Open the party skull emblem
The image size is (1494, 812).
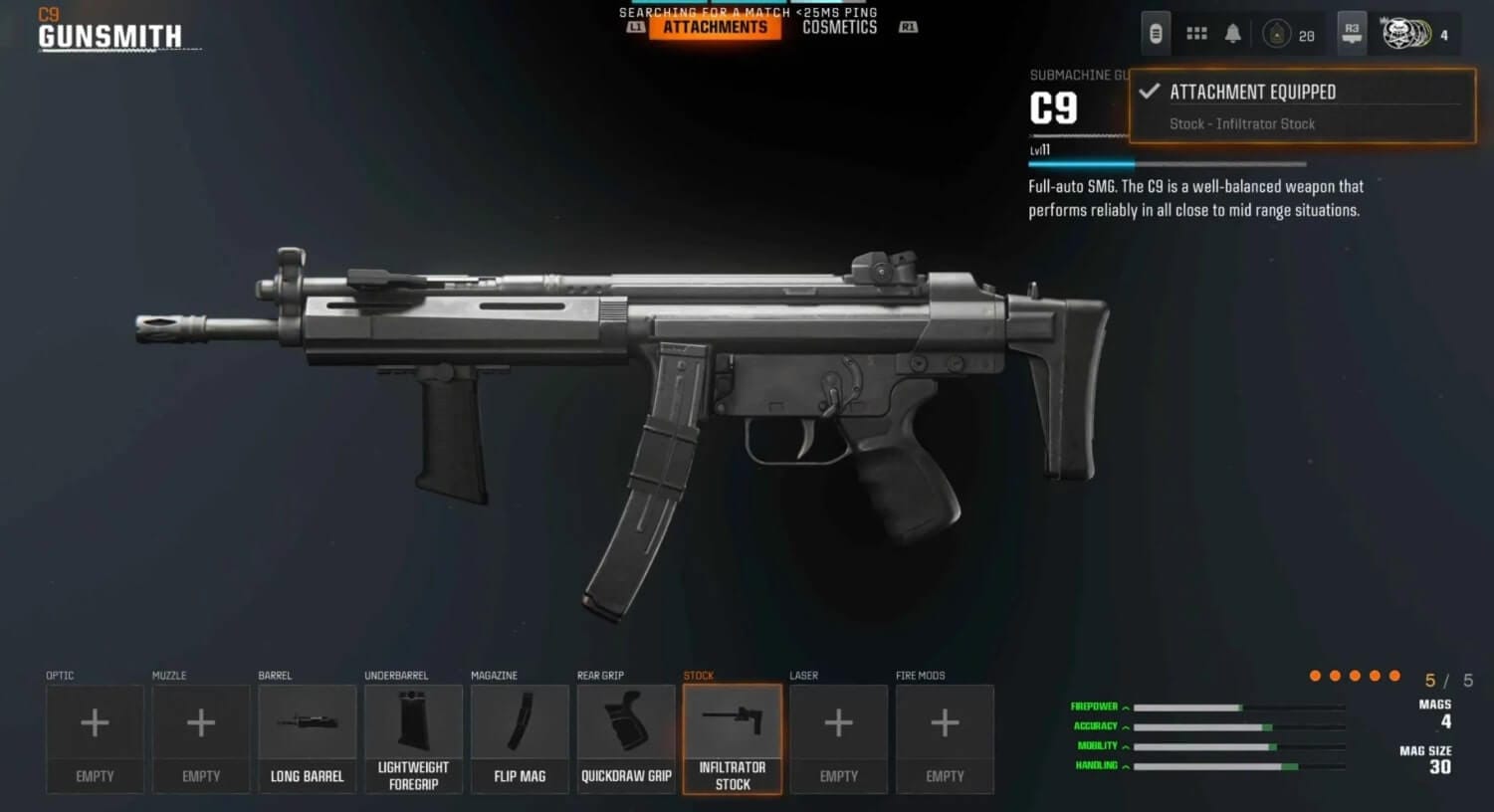click(x=1405, y=35)
